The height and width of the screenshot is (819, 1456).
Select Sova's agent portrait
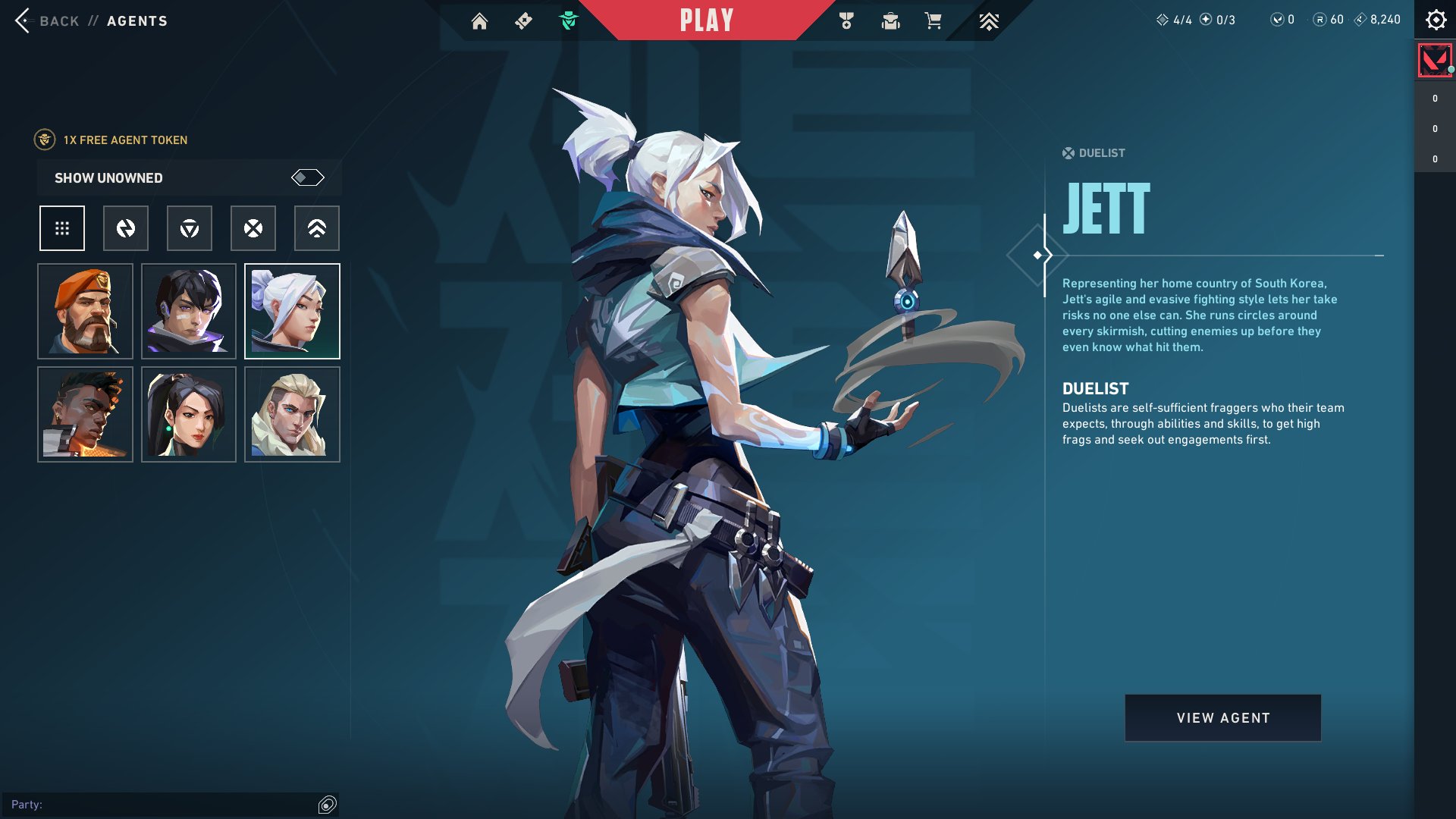coord(292,415)
